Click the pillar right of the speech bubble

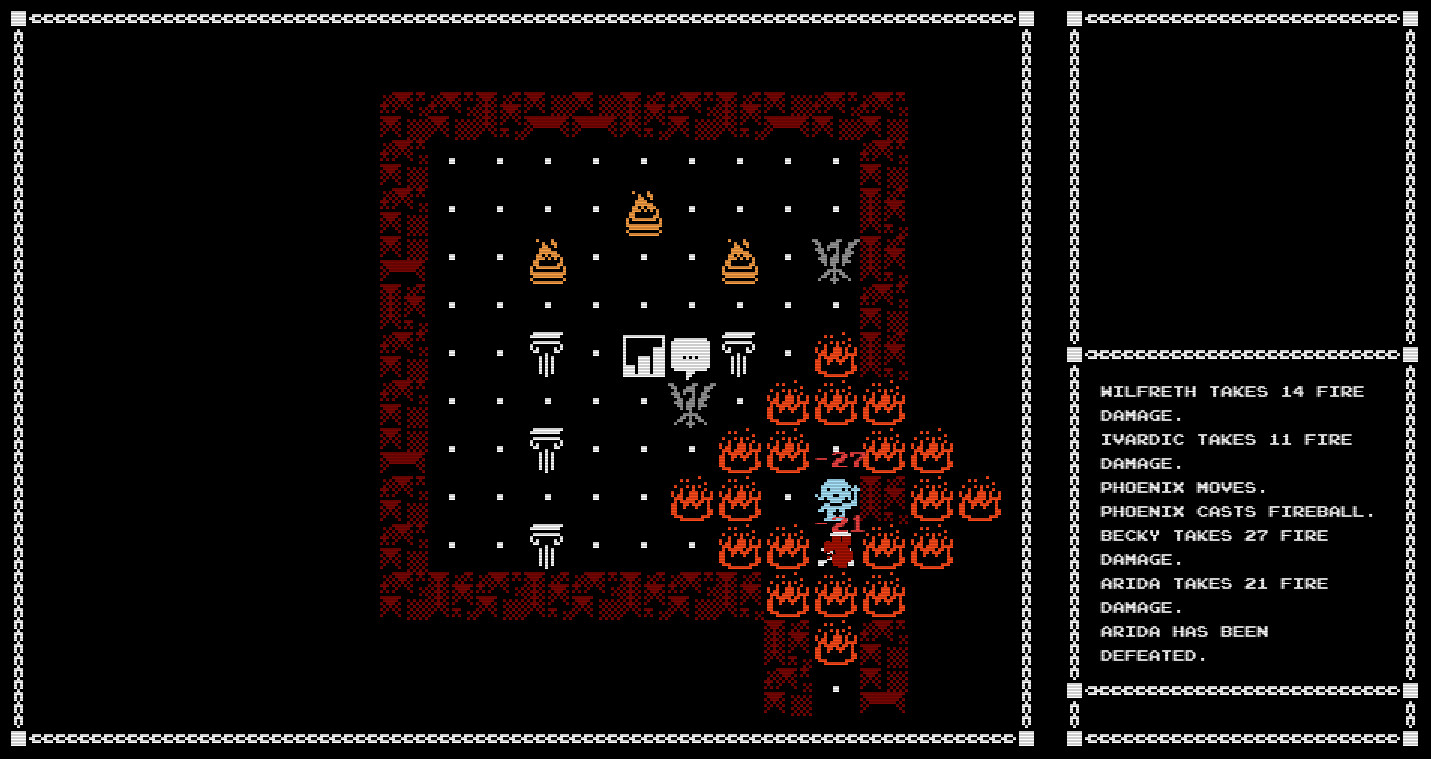[x=740, y=352]
